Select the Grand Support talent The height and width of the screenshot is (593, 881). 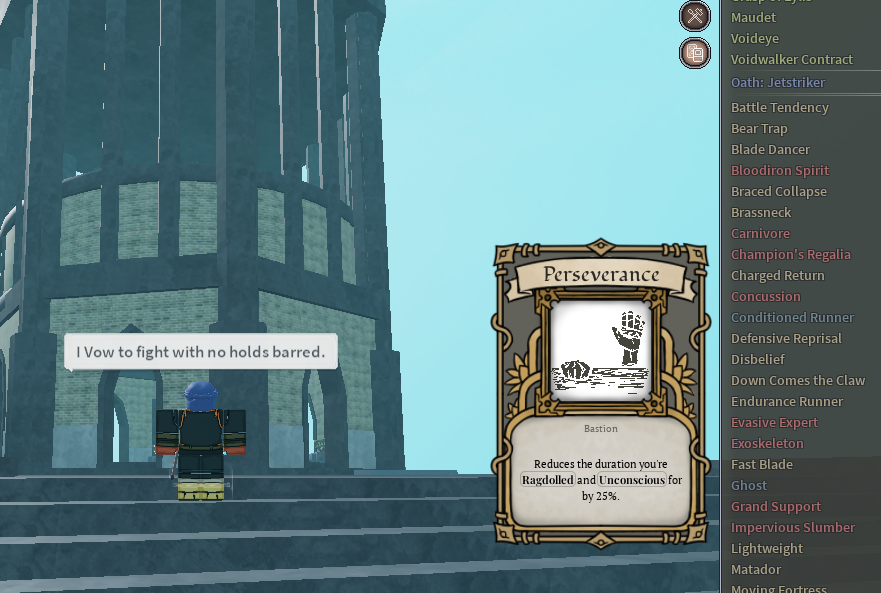(775, 507)
